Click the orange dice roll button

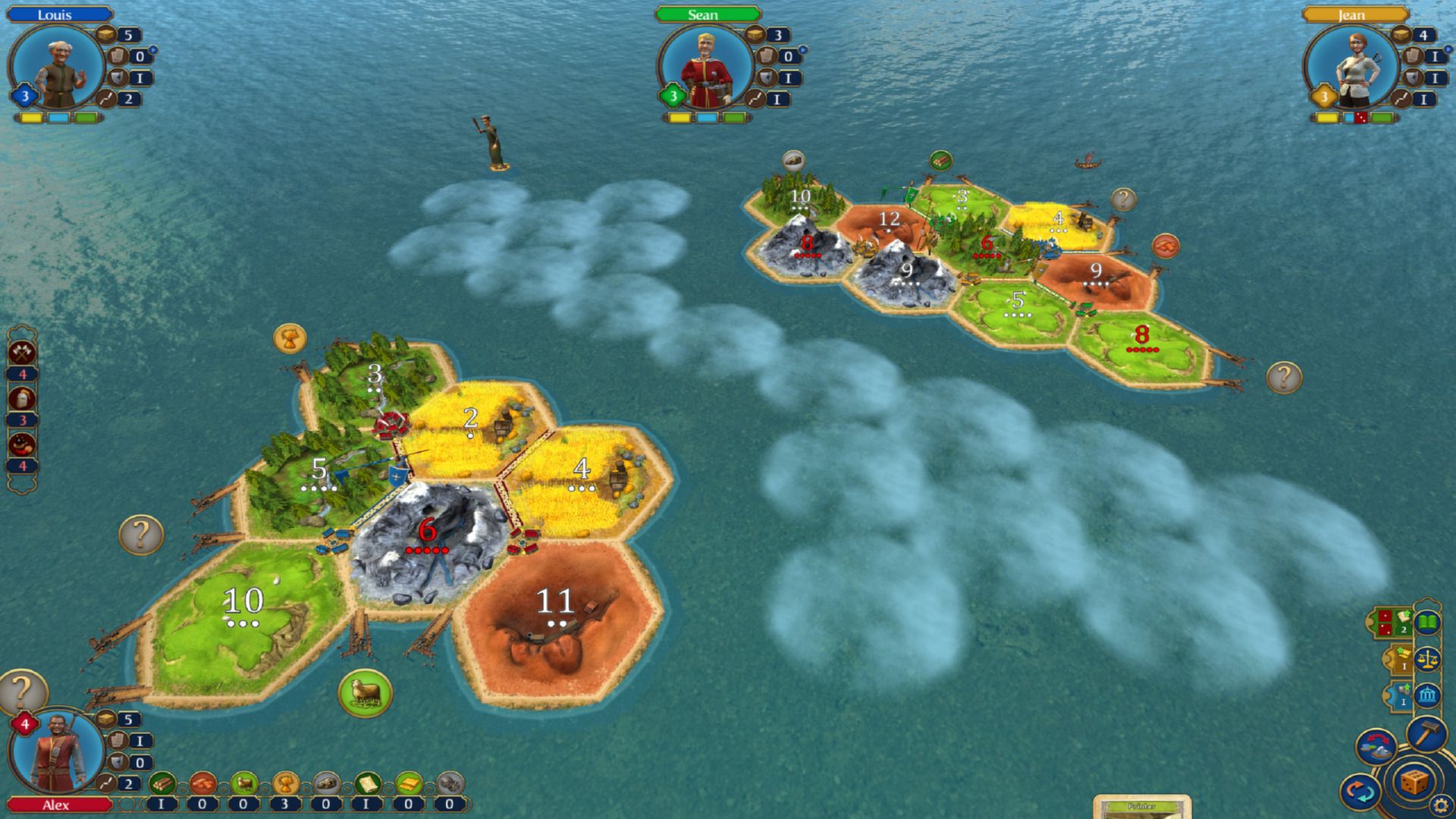point(1413,783)
